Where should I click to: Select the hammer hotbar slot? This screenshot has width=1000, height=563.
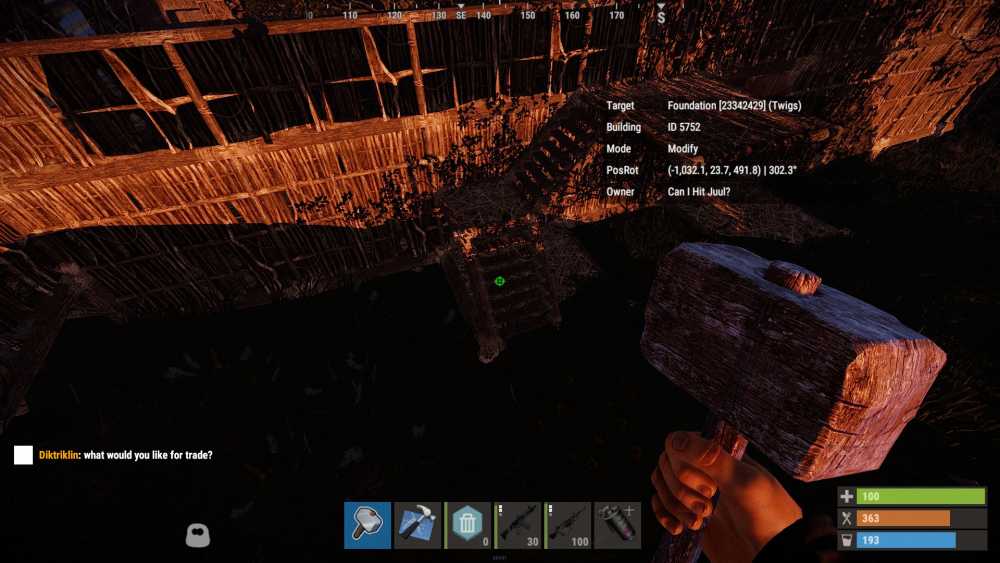tap(367, 525)
